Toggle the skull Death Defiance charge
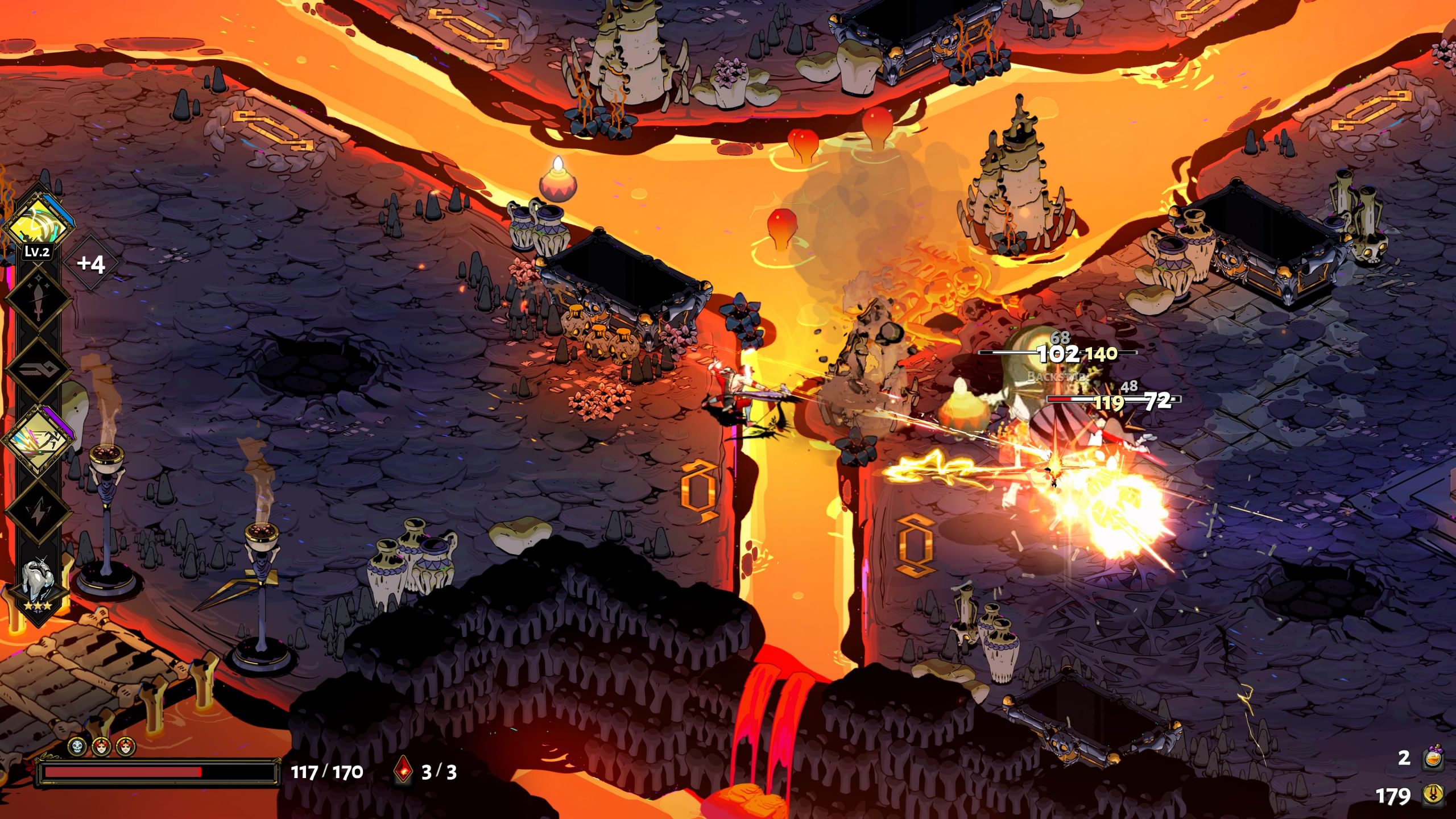This screenshot has width=1456, height=819. (x=76, y=746)
